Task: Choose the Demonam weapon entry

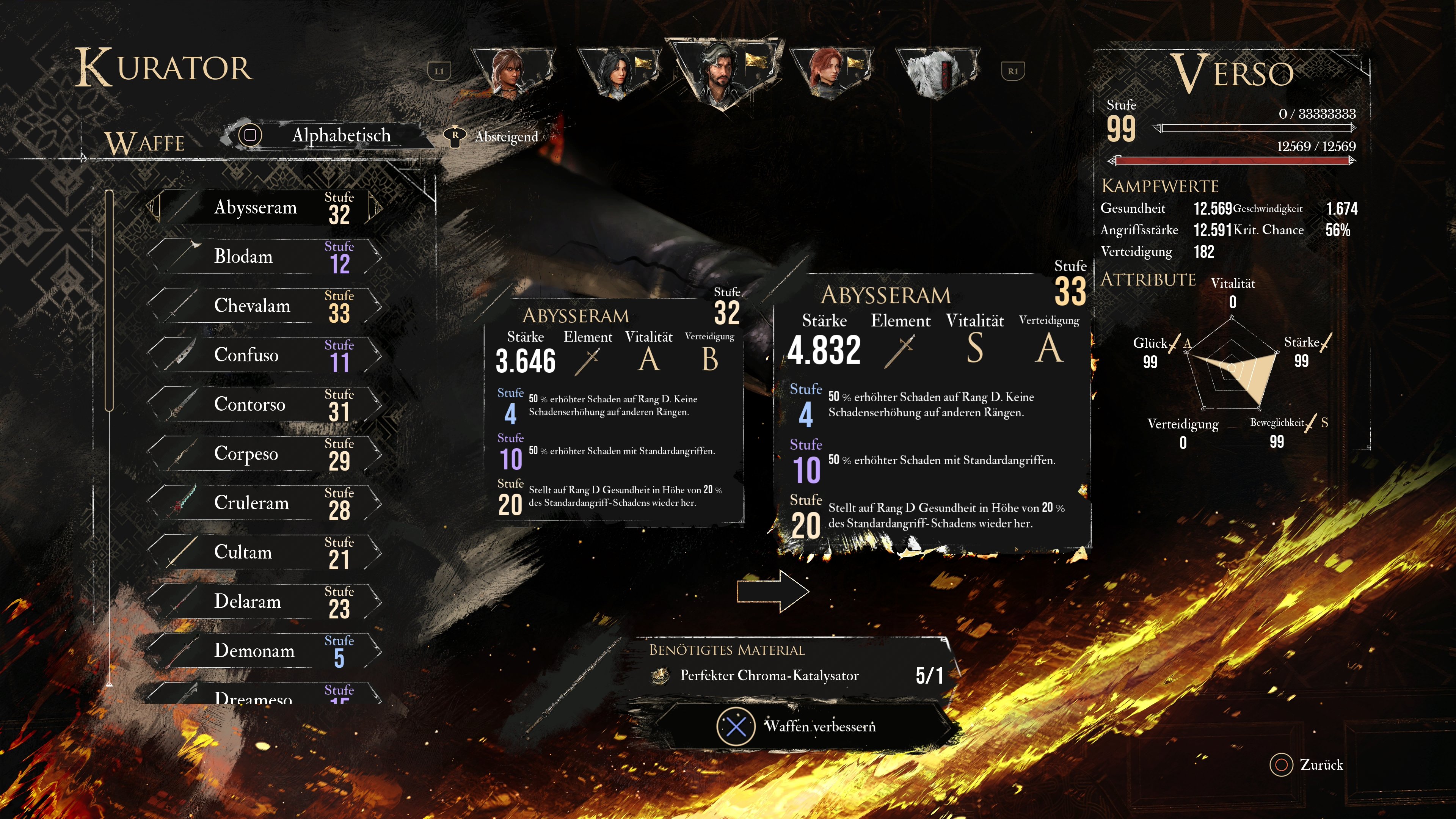Action: click(264, 651)
